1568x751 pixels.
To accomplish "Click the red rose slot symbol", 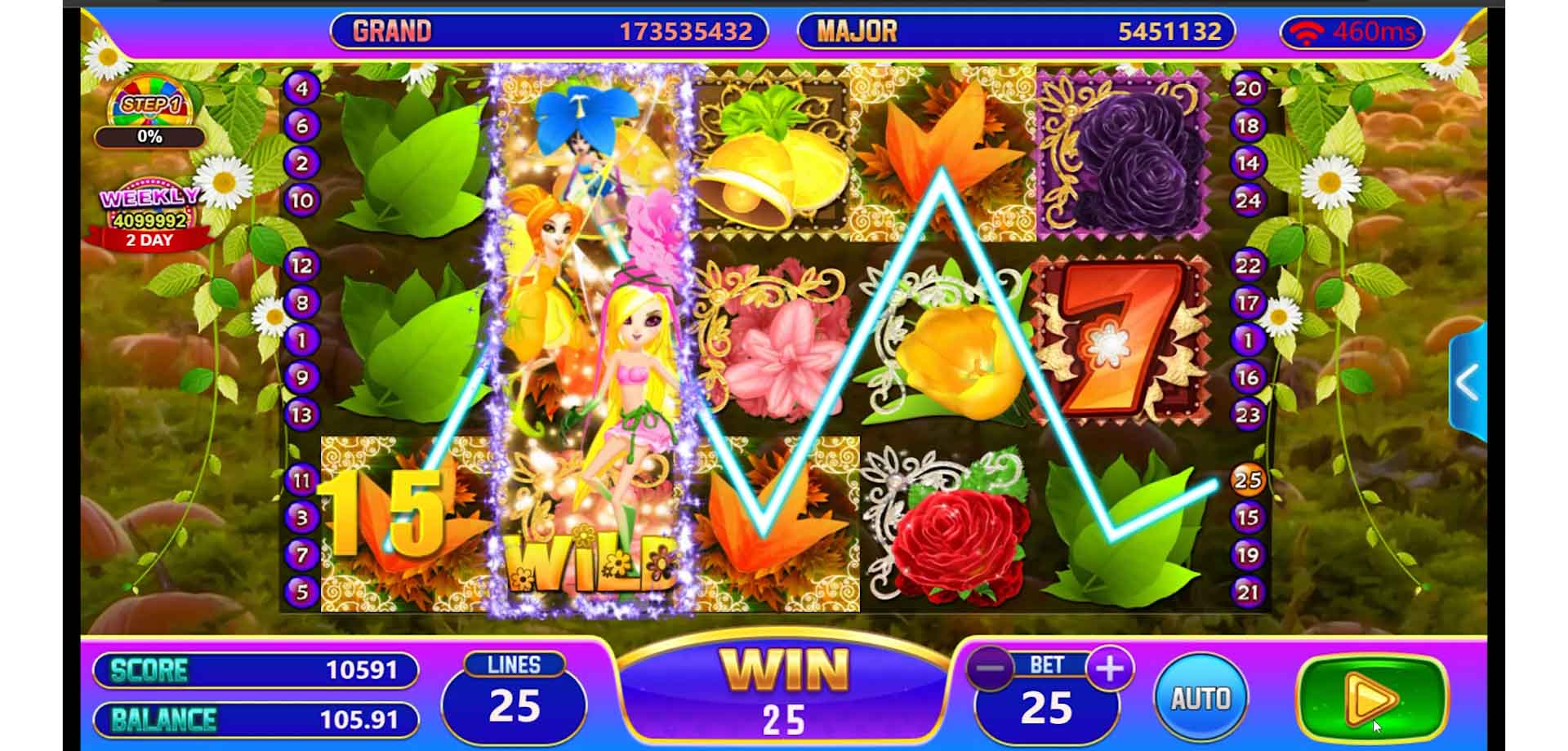I will click(955, 531).
